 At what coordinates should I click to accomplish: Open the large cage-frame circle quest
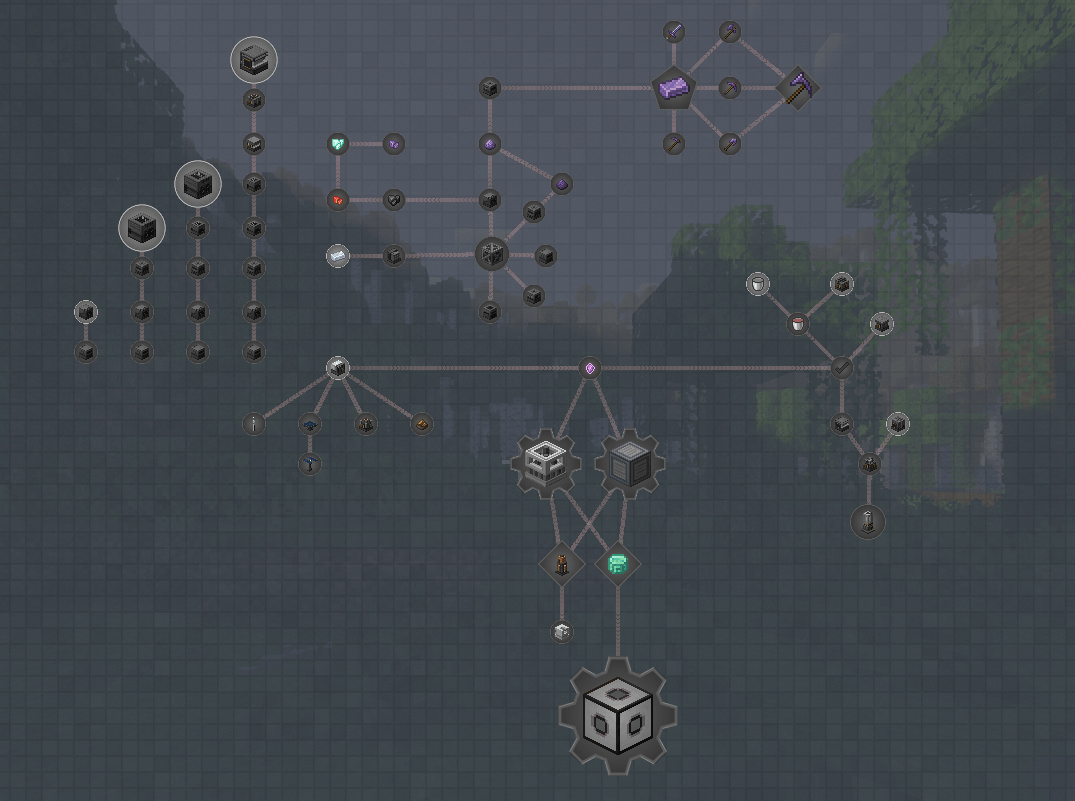(490, 254)
